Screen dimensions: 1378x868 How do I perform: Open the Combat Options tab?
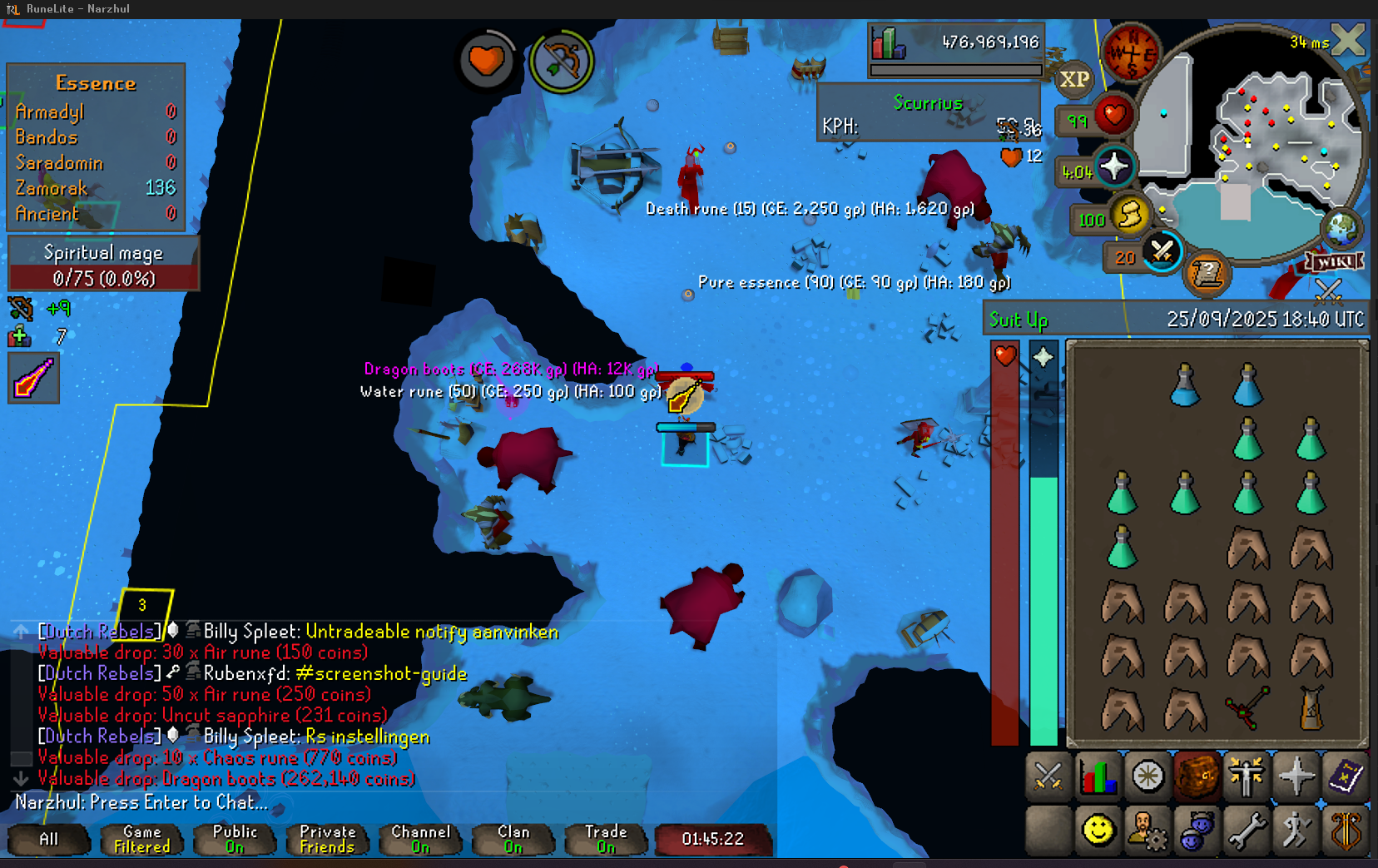click(x=1048, y=776)
